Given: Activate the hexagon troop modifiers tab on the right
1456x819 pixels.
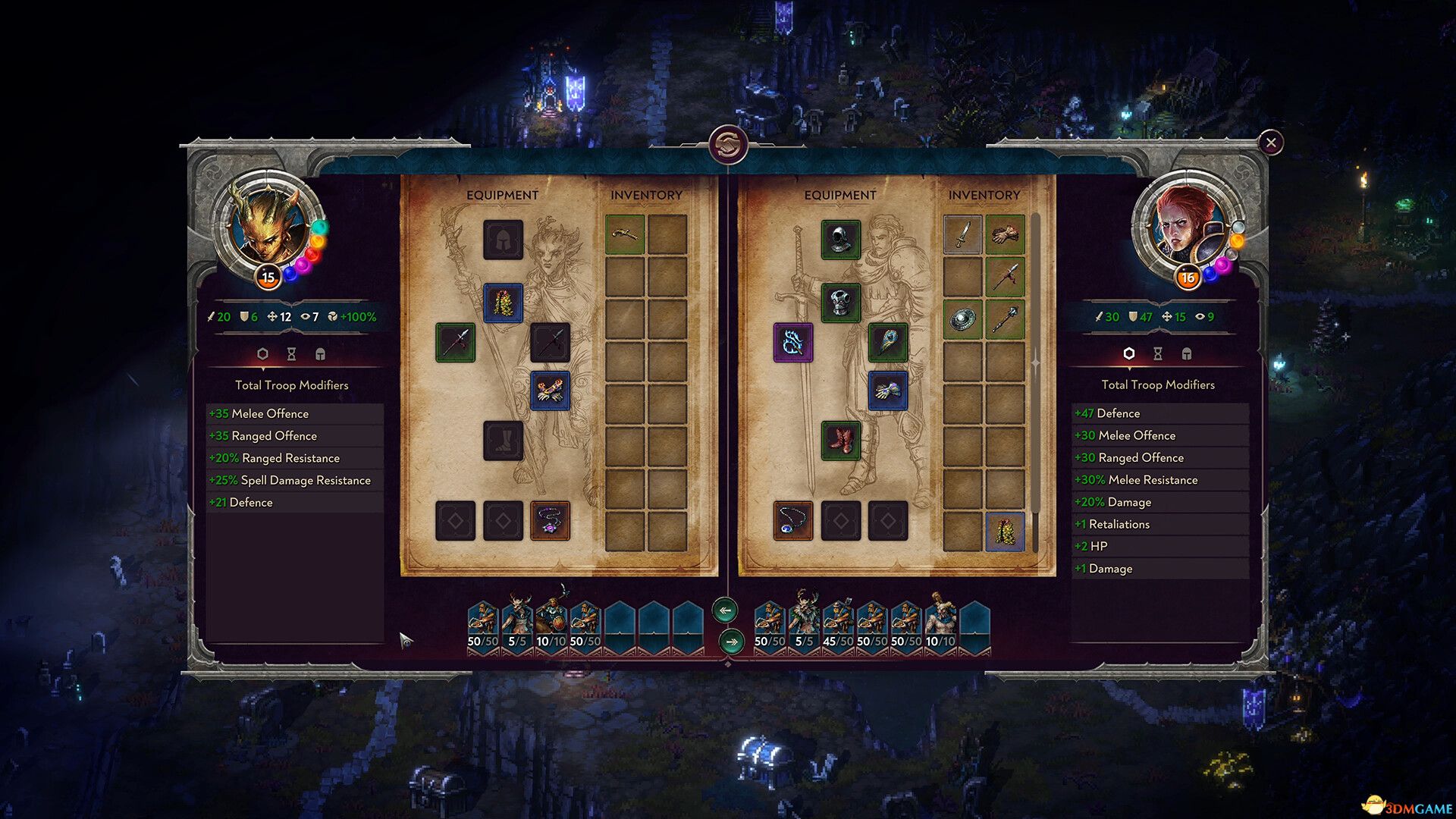Looking at the screenshot, I should (1128, 354).
